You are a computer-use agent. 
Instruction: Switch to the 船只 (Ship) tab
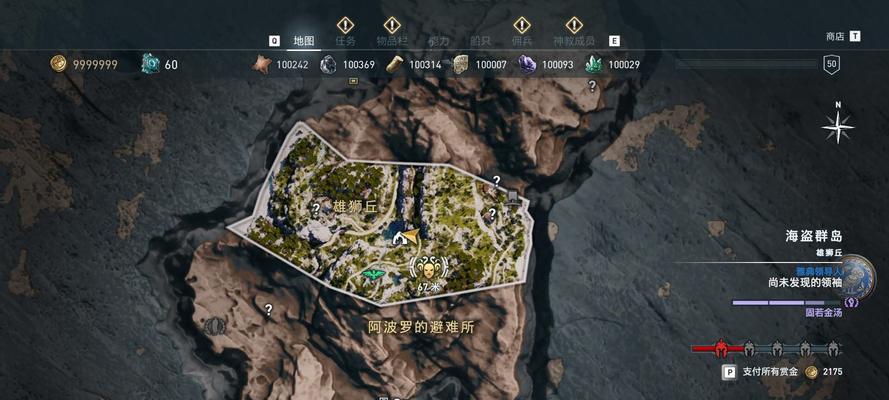point(480,41)
